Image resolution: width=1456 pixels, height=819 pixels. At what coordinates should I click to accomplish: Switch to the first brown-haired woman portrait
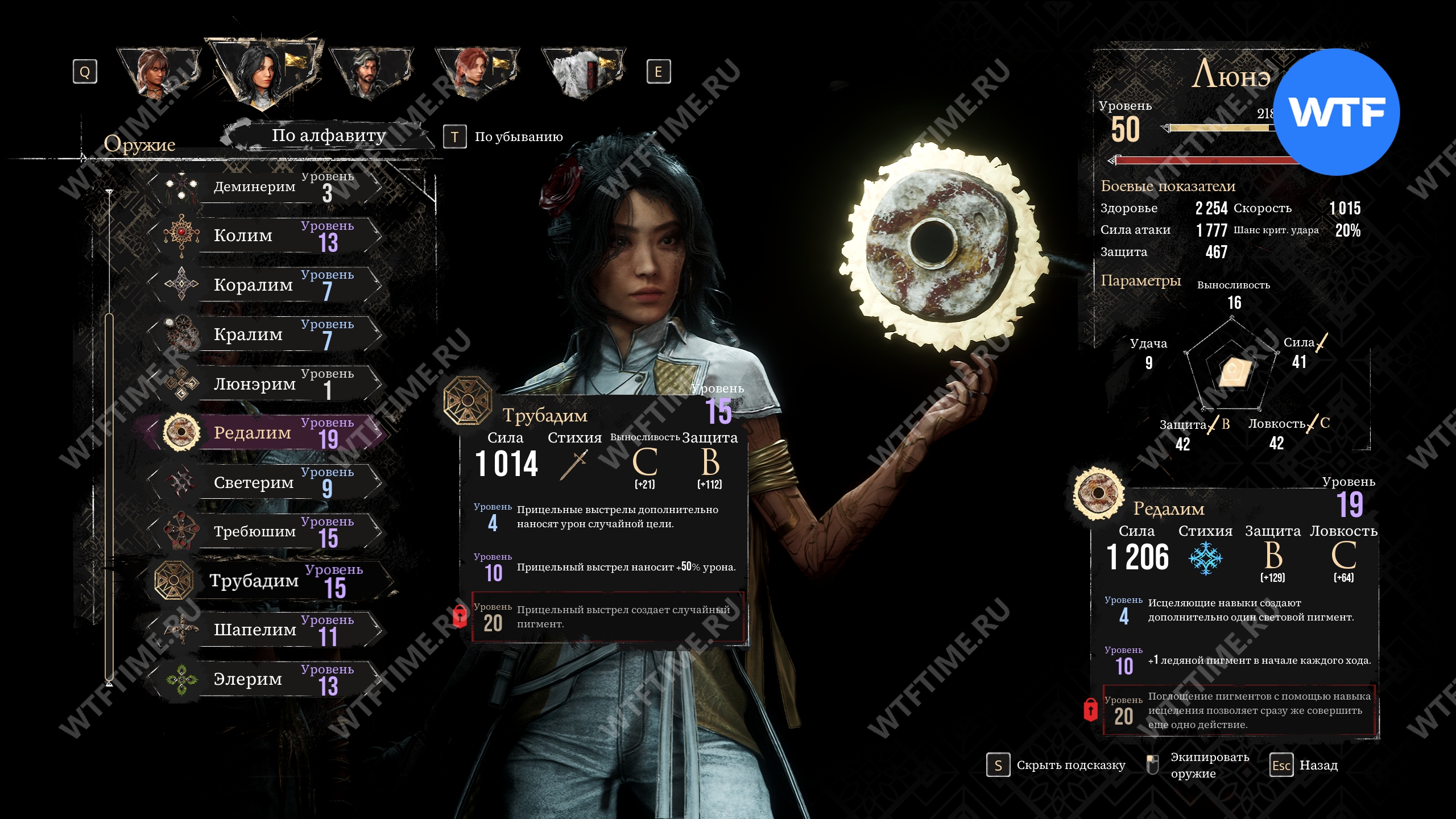pyautogui.click(x=158, y=73)
